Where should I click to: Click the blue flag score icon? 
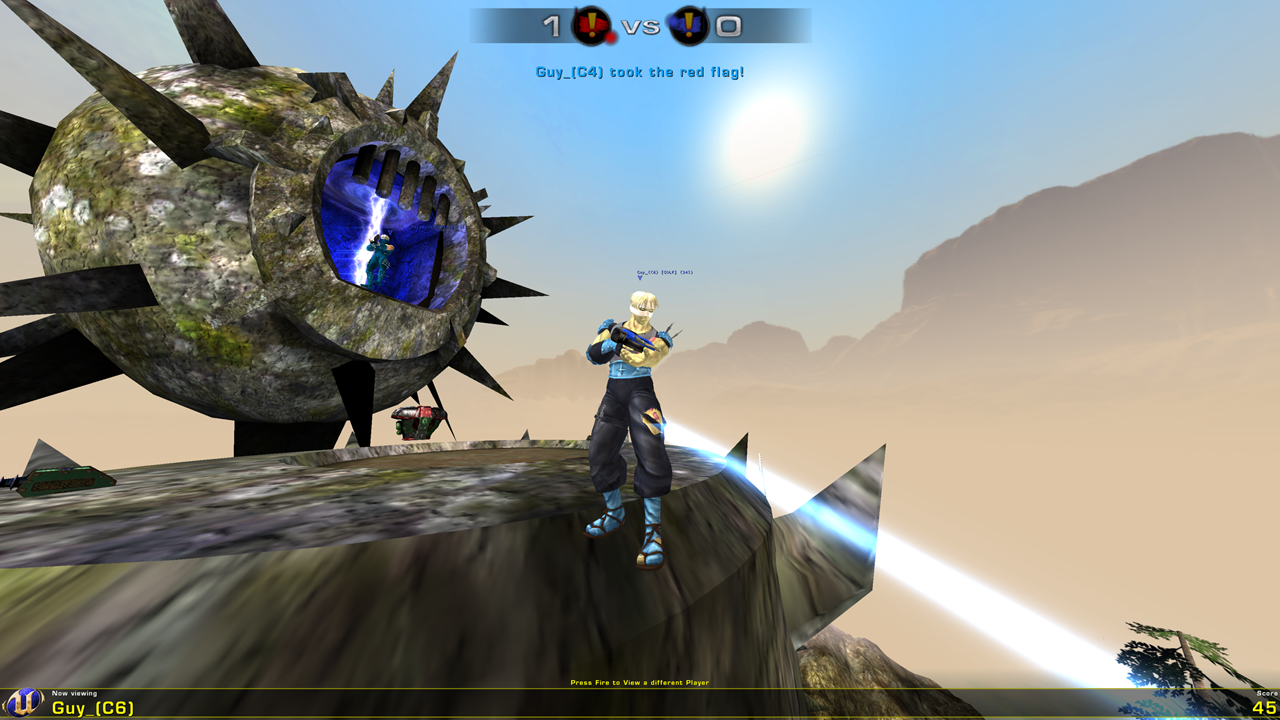pos(690,25)
